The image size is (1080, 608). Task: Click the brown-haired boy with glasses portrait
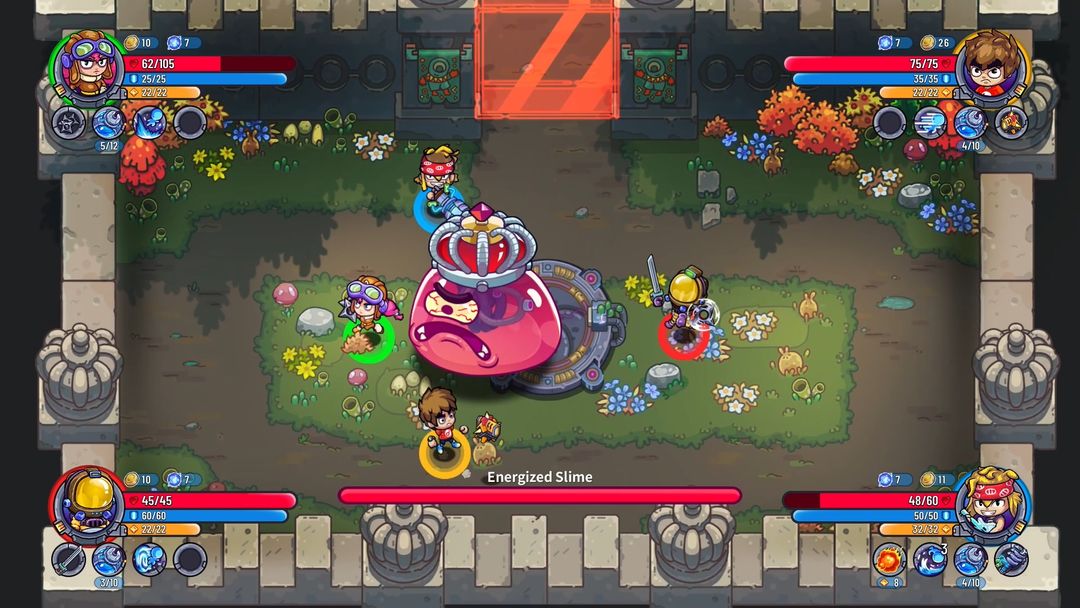[991, 66]
